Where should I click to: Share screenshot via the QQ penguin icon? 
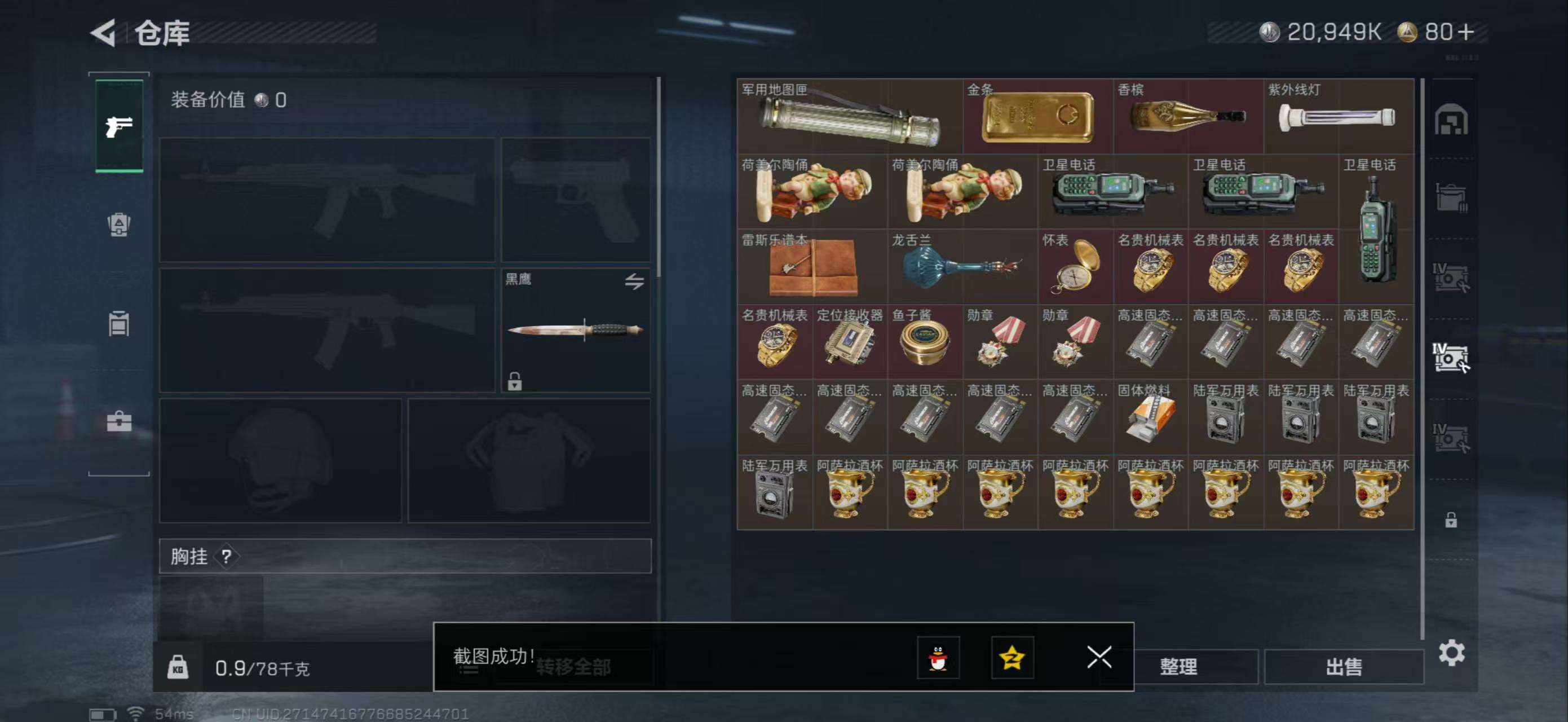click(938, 658)
